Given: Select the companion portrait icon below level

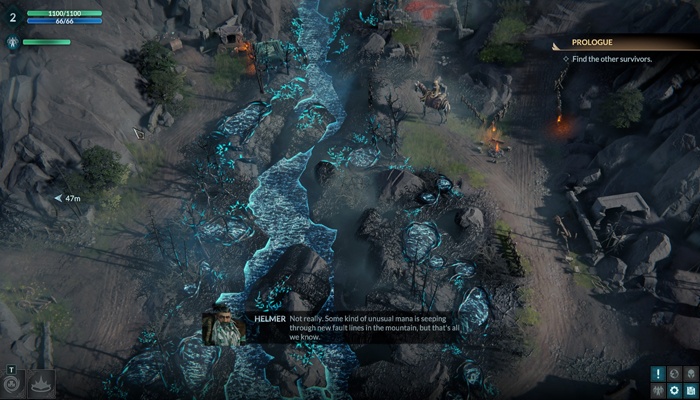Looking at the screenshot, I should pyautogui.click(x=13, y=42).
